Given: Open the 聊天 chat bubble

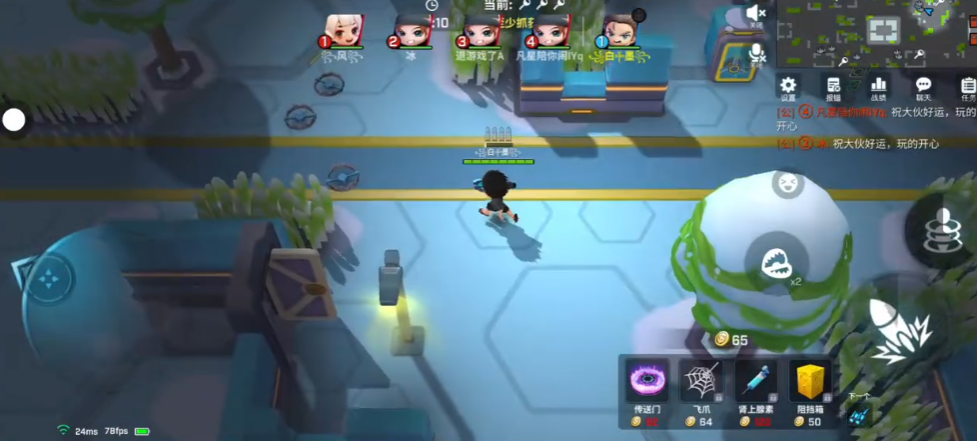Looking at the screenshot, I should click(924, 87).
